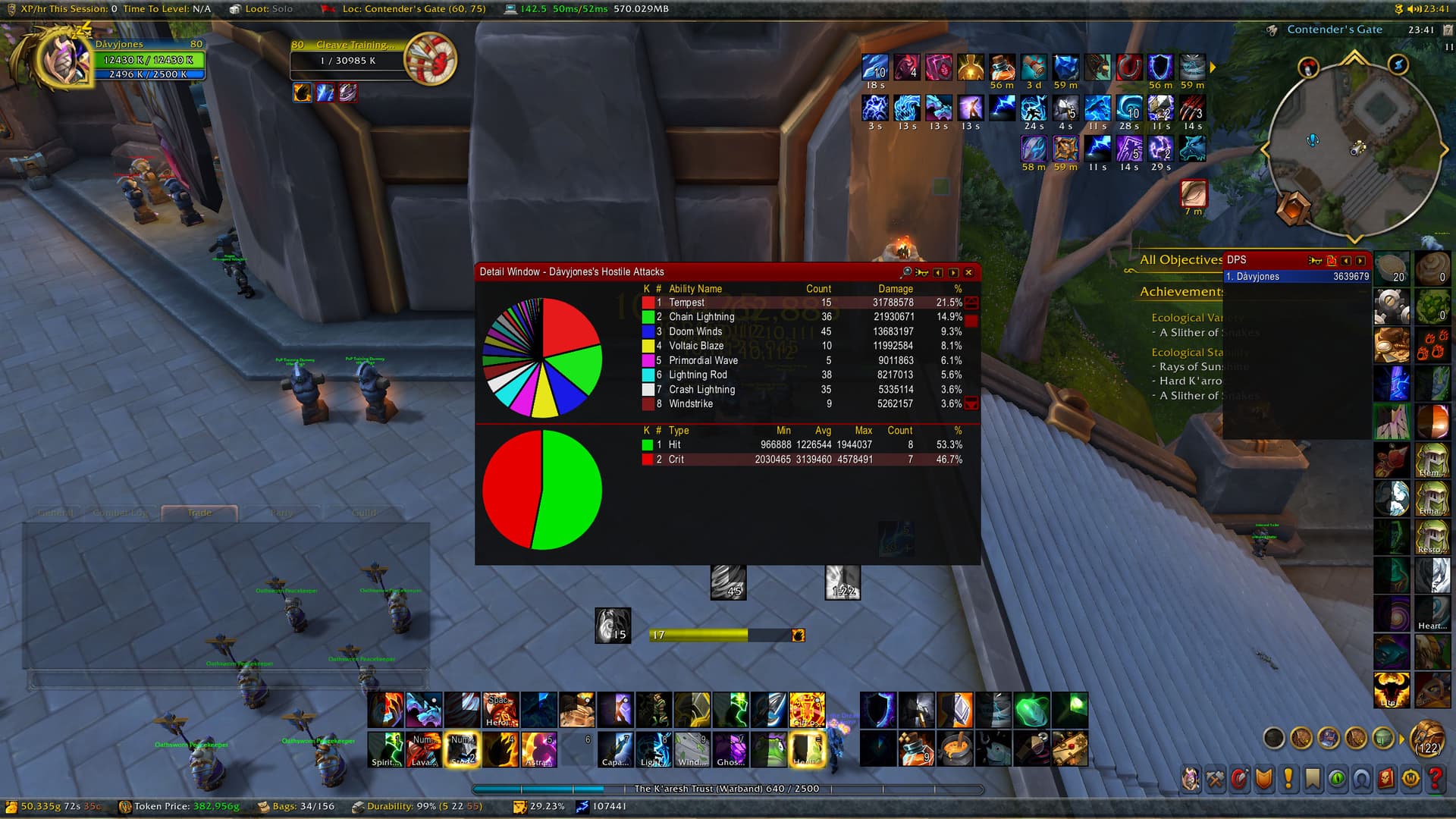Close the Detail Window
Screen dimensions: 1456x819
968,272
